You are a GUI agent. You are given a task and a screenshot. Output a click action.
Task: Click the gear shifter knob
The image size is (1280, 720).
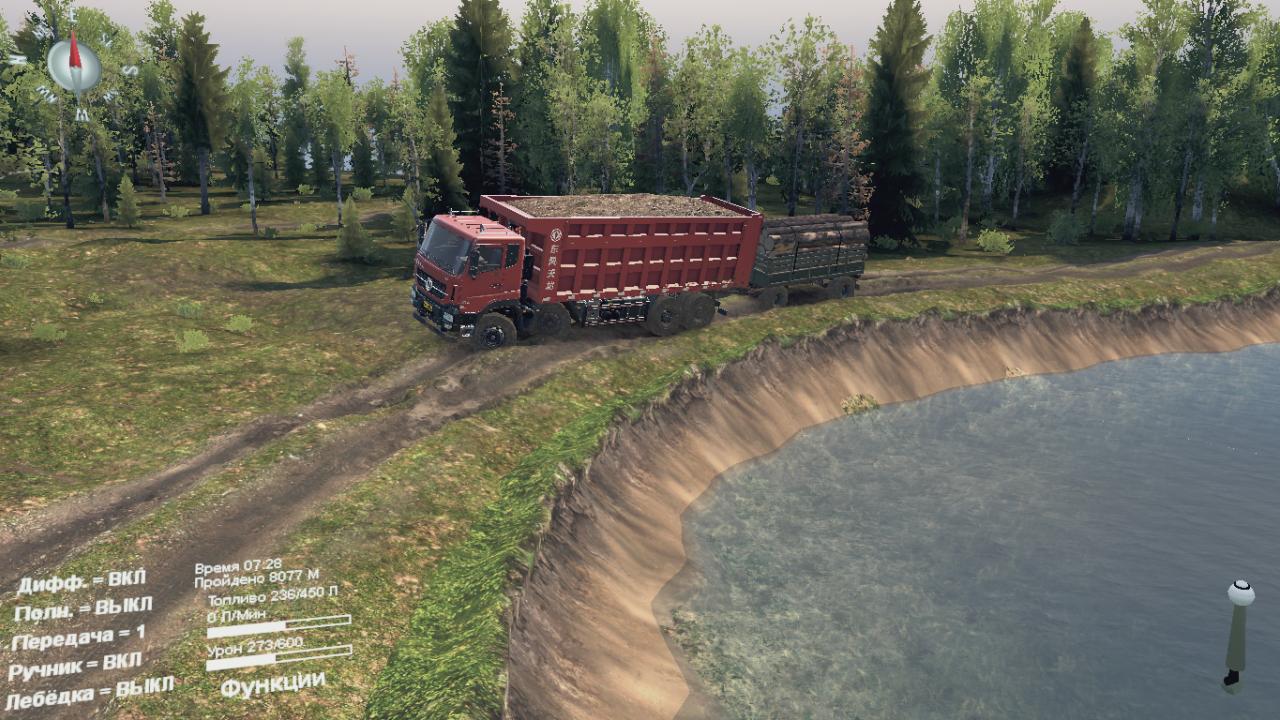point(1240,593)
